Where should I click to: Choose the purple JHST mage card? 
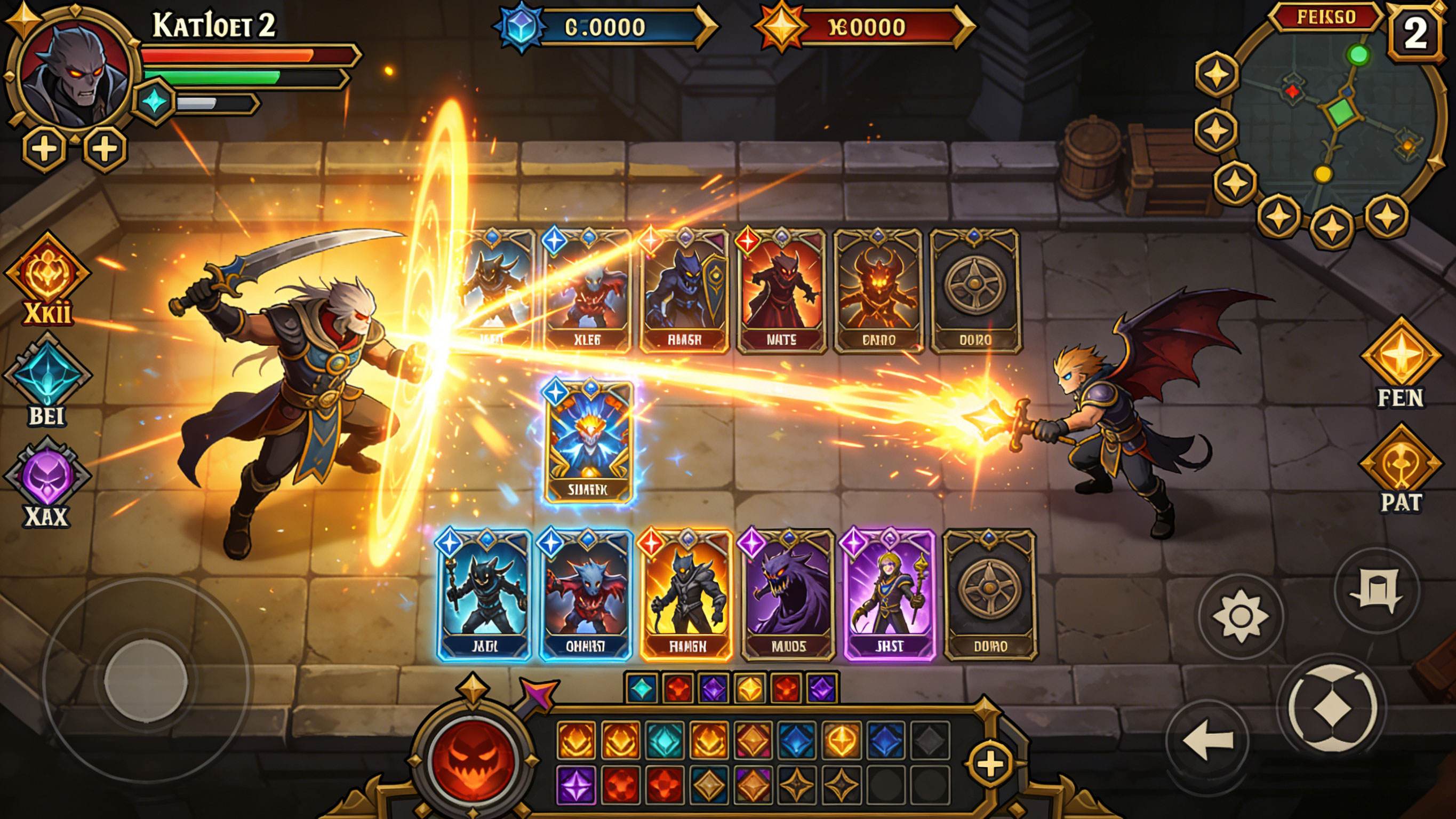(889, 594)
